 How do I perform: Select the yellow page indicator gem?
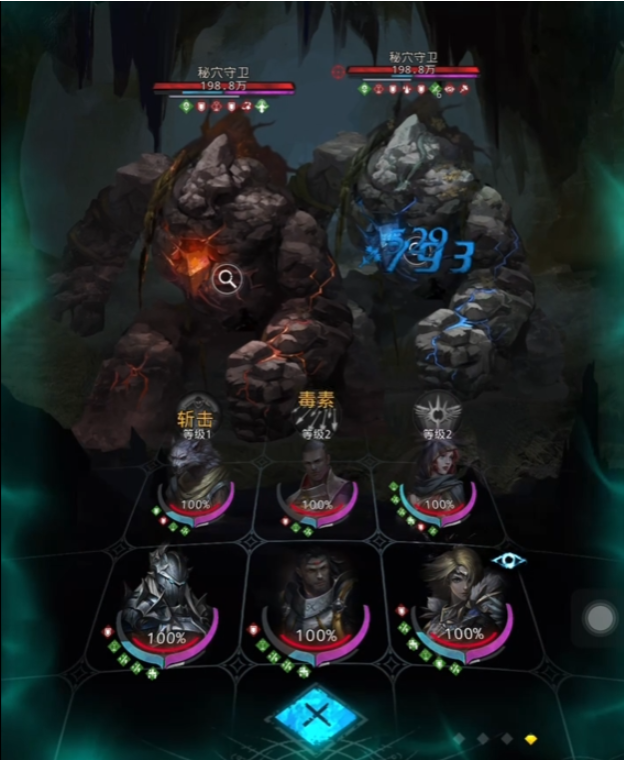point(531,739)
